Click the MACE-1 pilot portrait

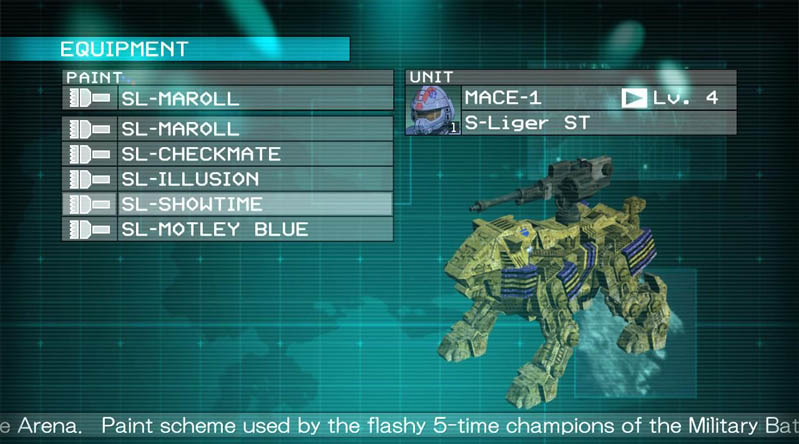click(433, 110)
